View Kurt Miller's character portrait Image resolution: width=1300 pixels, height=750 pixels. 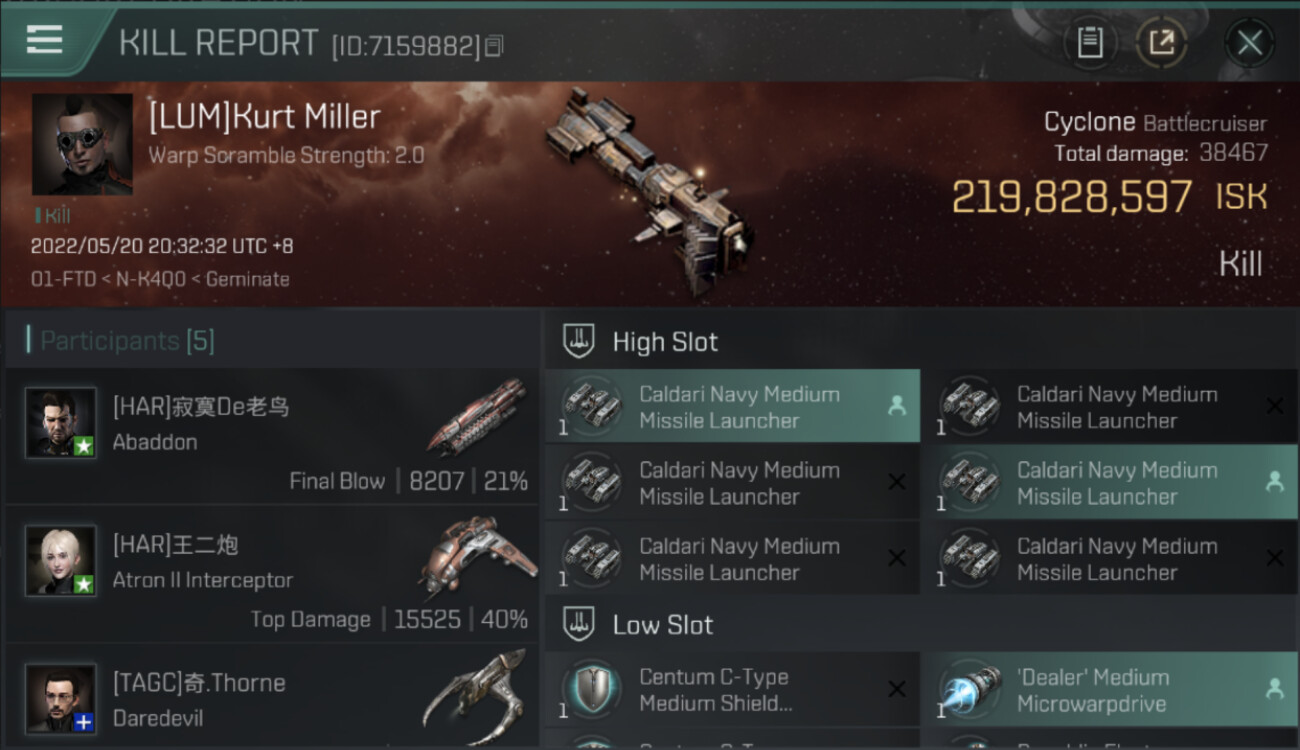click(82, 144)
